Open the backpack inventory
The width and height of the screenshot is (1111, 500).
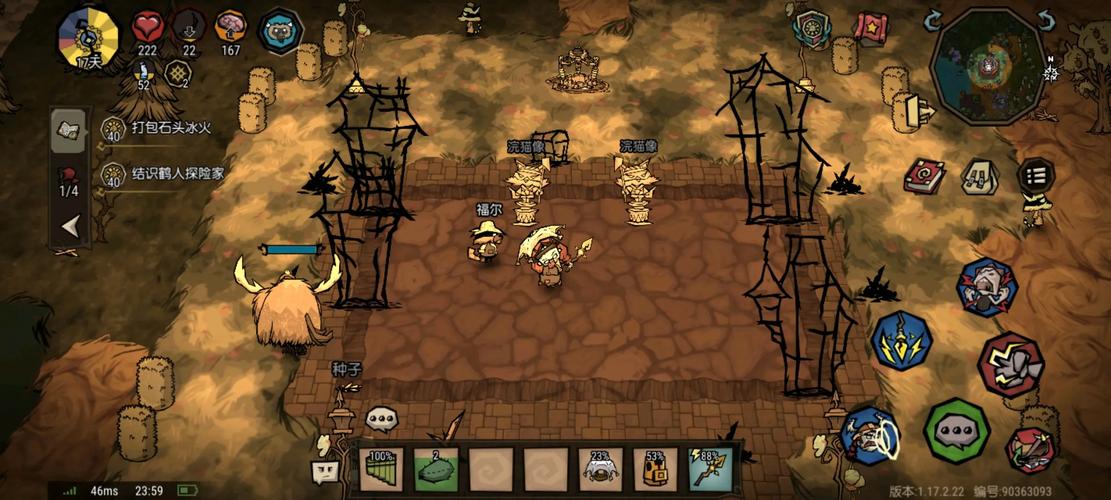[978, 177]
